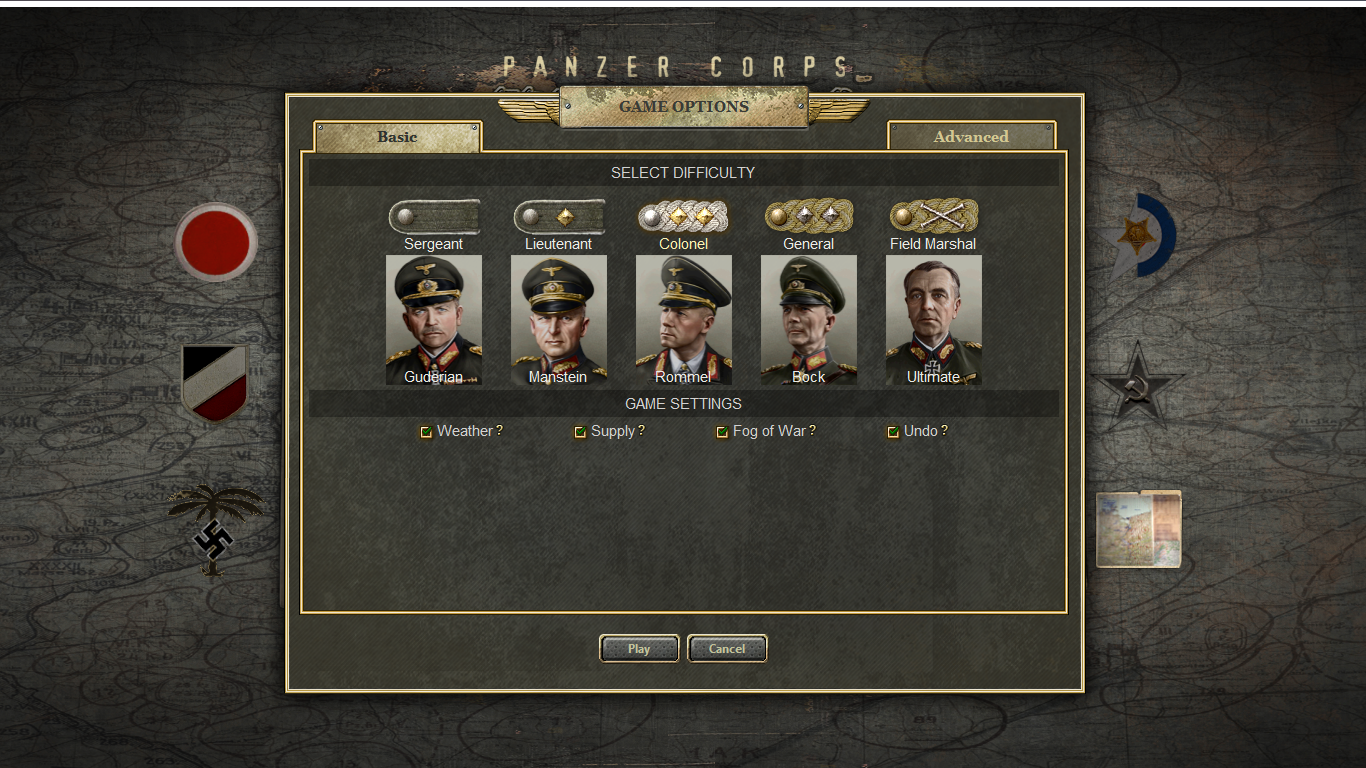Choose the Ultimate Field Marshal portrait
The height and width of the screenshot is (768, 1366).
934,319
